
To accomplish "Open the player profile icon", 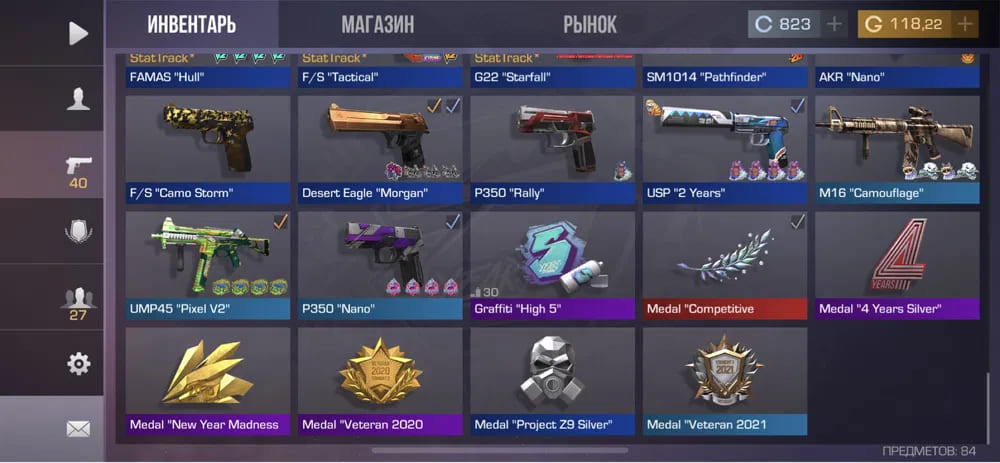I will click(x=78, y=98).
